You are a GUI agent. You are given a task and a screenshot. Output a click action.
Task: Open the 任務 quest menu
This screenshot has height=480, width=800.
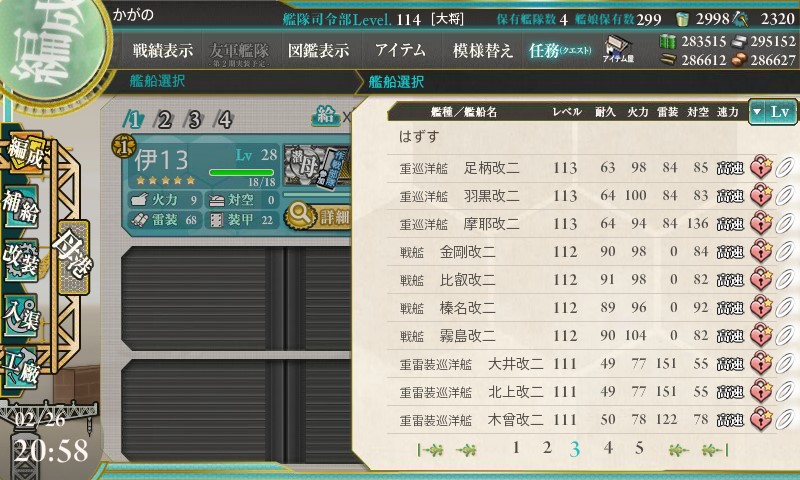[x=560, y=51]
